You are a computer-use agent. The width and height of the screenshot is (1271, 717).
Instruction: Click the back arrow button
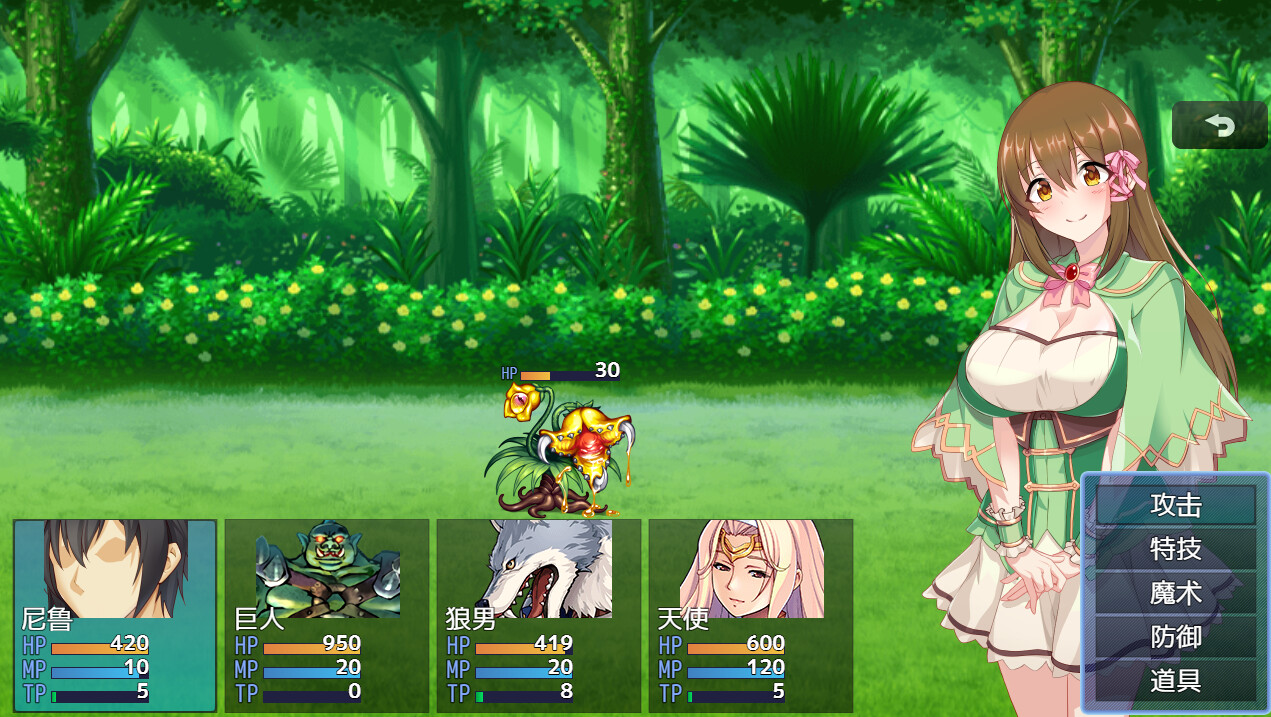tap(1219, 125)
